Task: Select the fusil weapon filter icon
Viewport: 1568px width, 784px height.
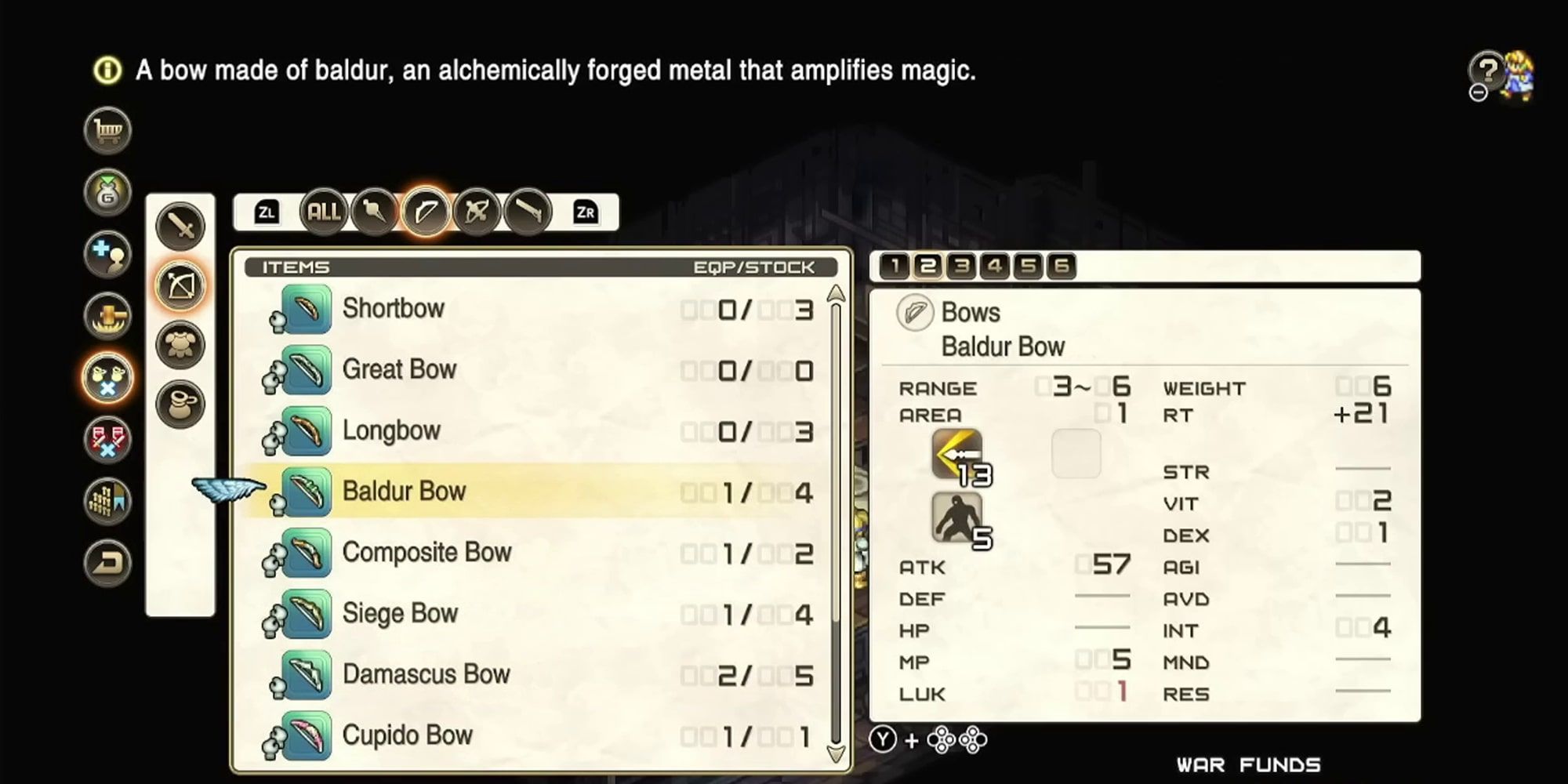Action: pyautogui.click(x=530, y=212)
